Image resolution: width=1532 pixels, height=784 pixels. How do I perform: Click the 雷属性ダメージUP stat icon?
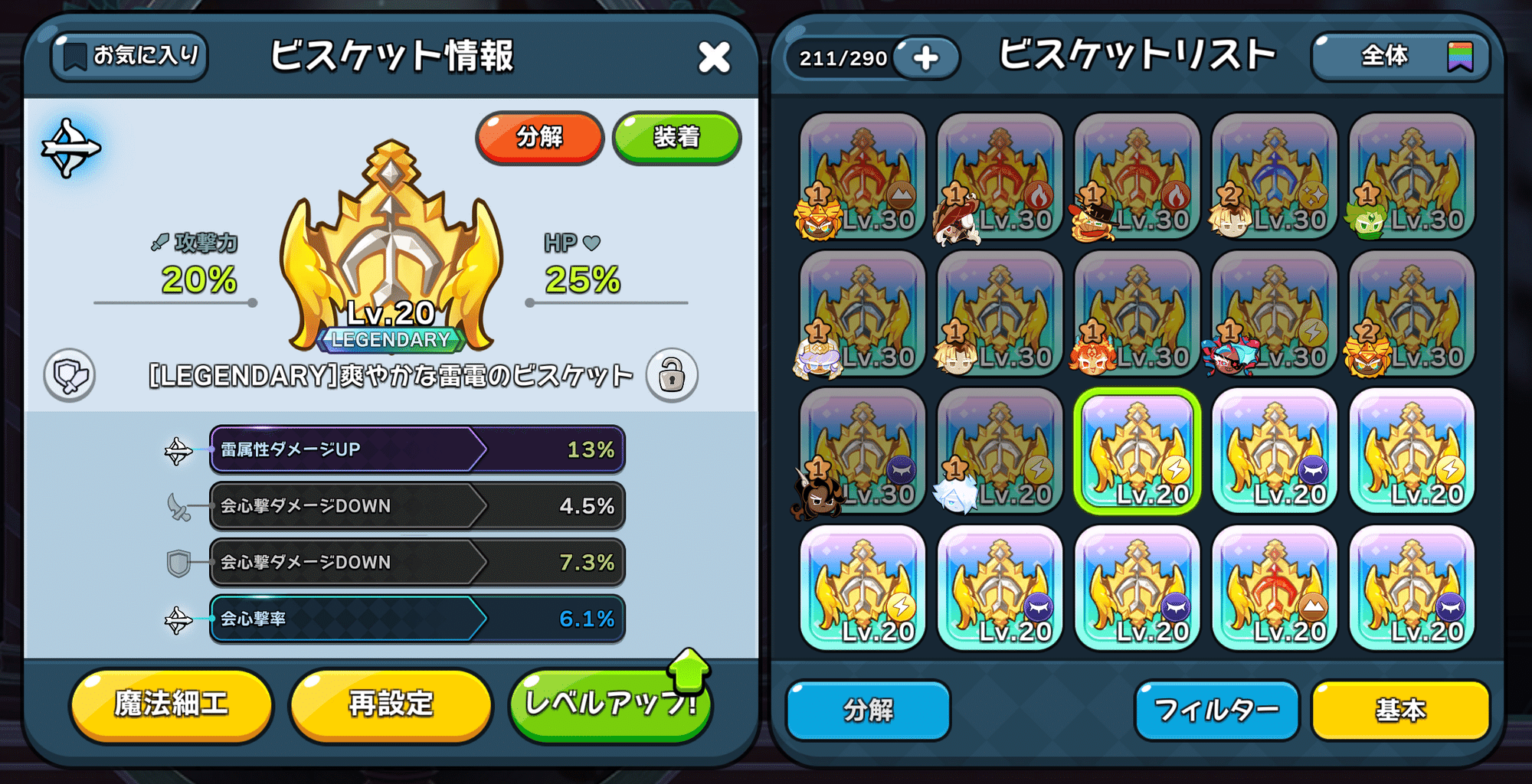pyautogui.click(x=177, y=450)
